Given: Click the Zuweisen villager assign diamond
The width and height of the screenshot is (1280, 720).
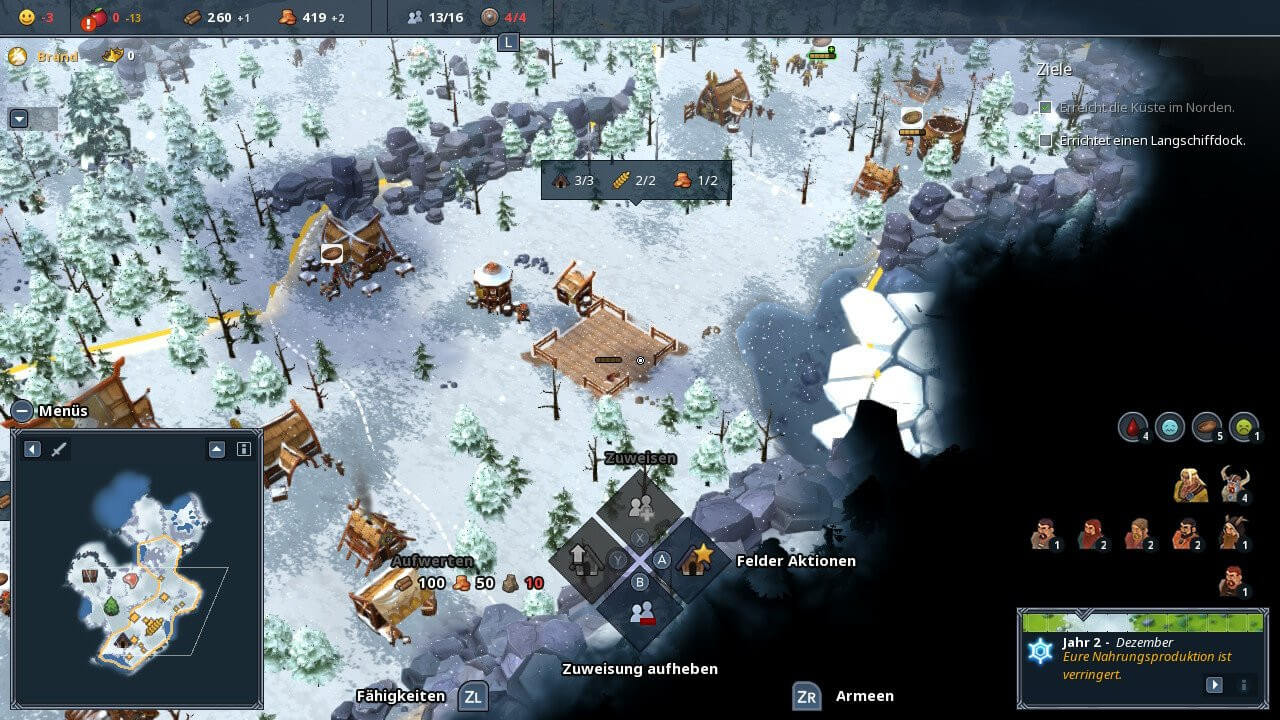Looking at the screenshot, I should [641, 506].
